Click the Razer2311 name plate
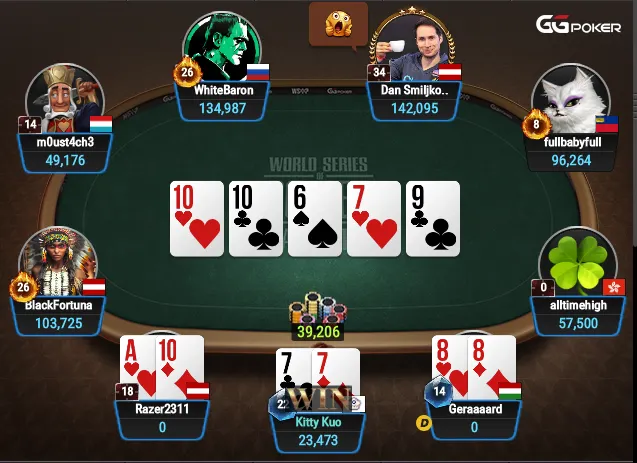The height and width of the screenshot is (463, 637). 163,417
